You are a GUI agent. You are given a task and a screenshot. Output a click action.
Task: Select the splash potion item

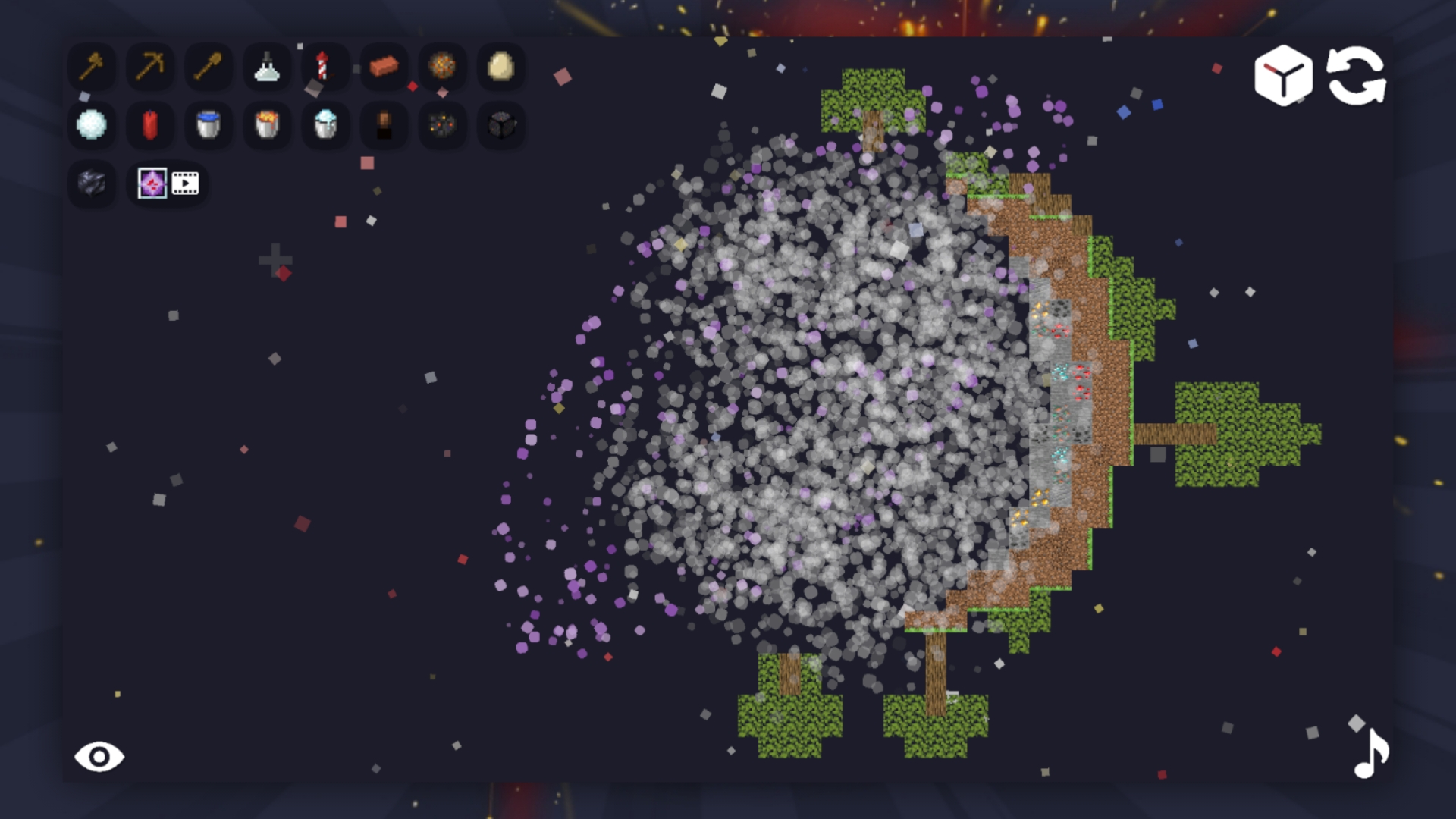pos(267,68)
